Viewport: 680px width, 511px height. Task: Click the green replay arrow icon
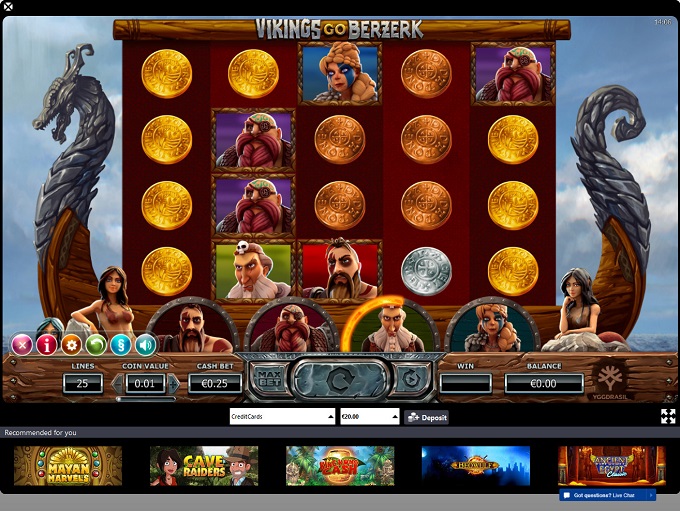(96, 346)
